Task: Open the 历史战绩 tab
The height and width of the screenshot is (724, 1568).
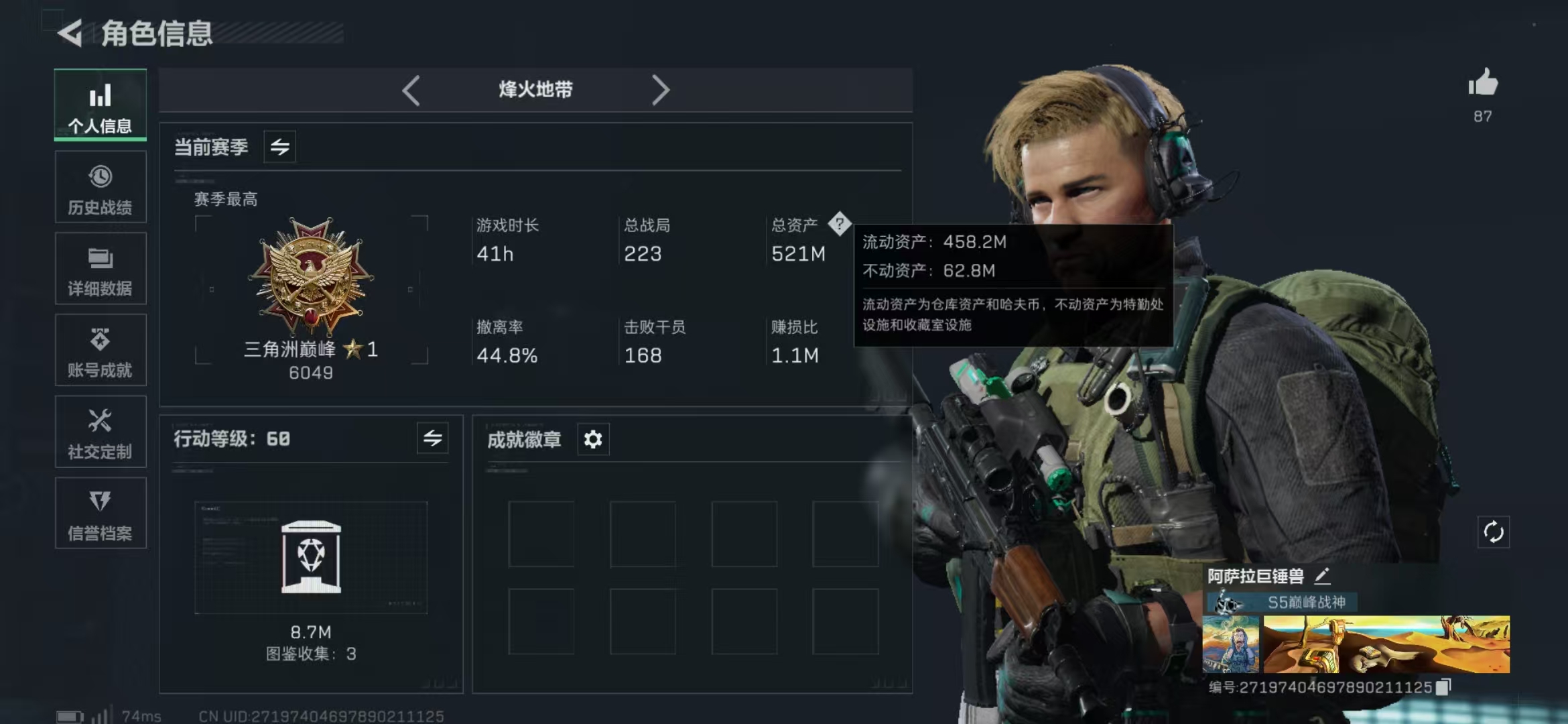Action: tap(101, 187)
